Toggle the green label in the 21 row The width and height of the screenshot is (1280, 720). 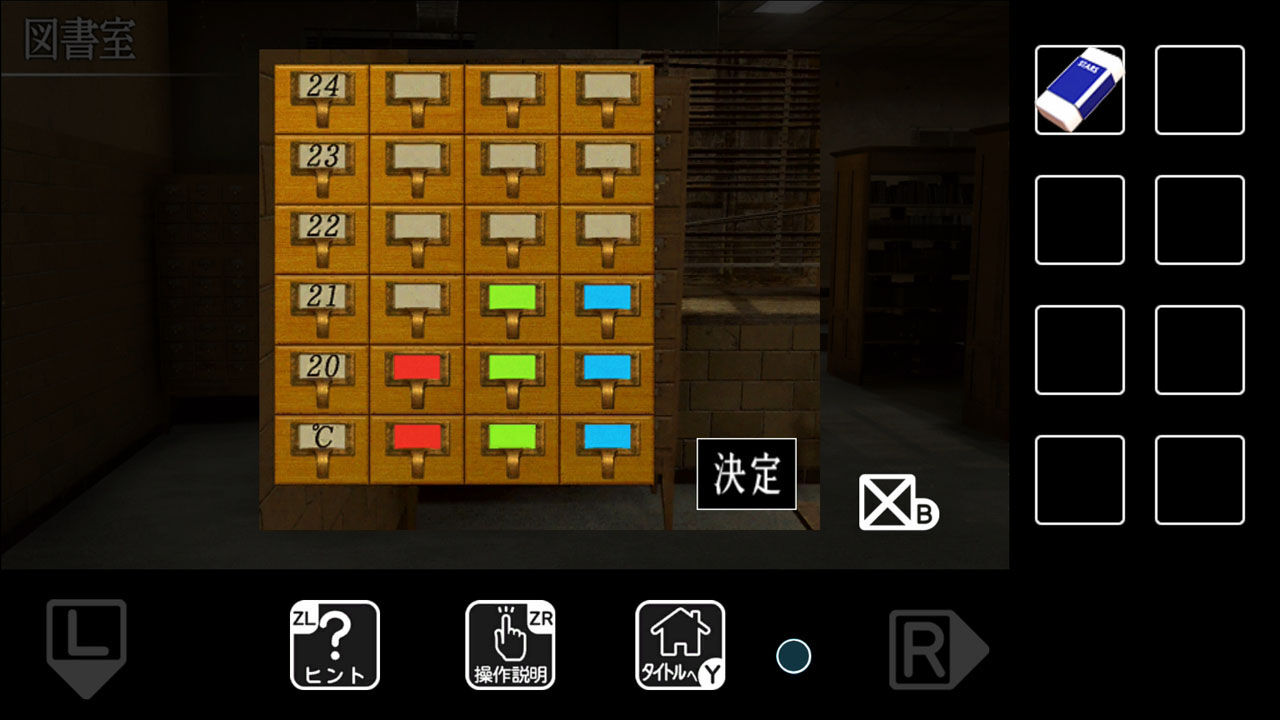513,297
